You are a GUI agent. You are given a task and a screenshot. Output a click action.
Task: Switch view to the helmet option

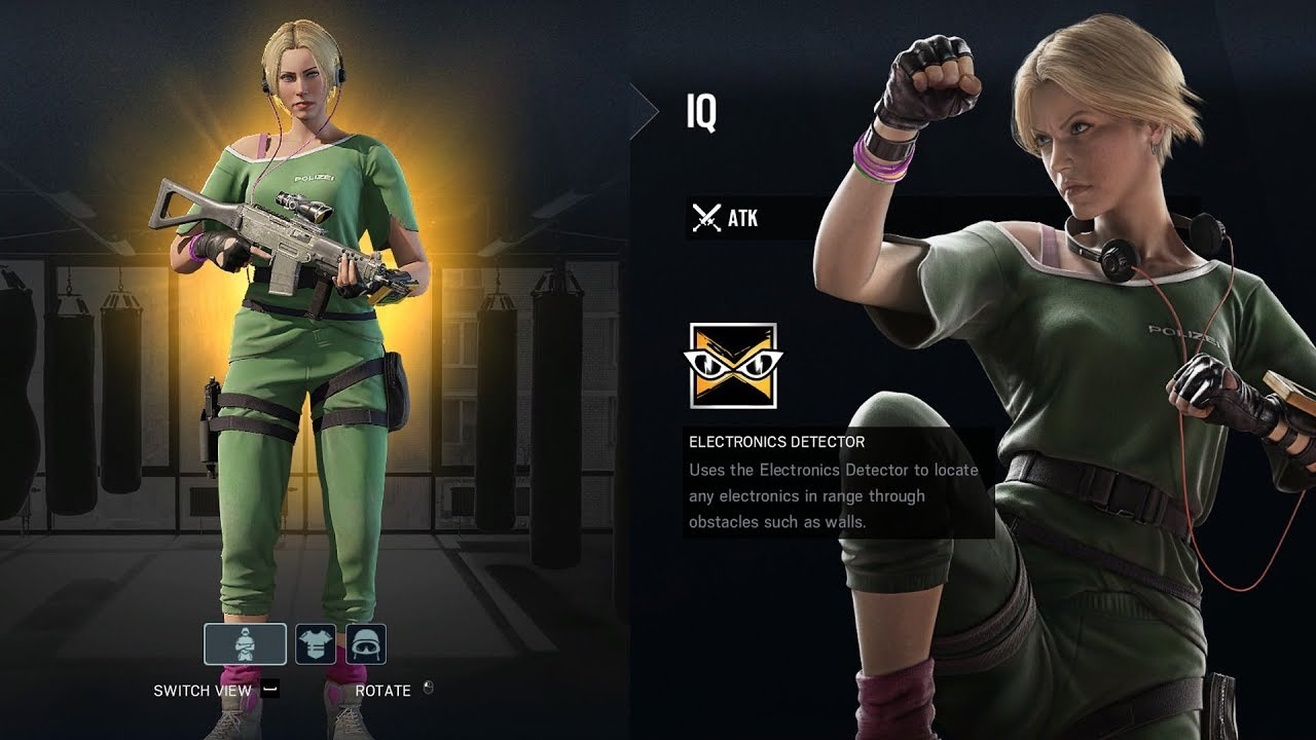coord(366,643)
